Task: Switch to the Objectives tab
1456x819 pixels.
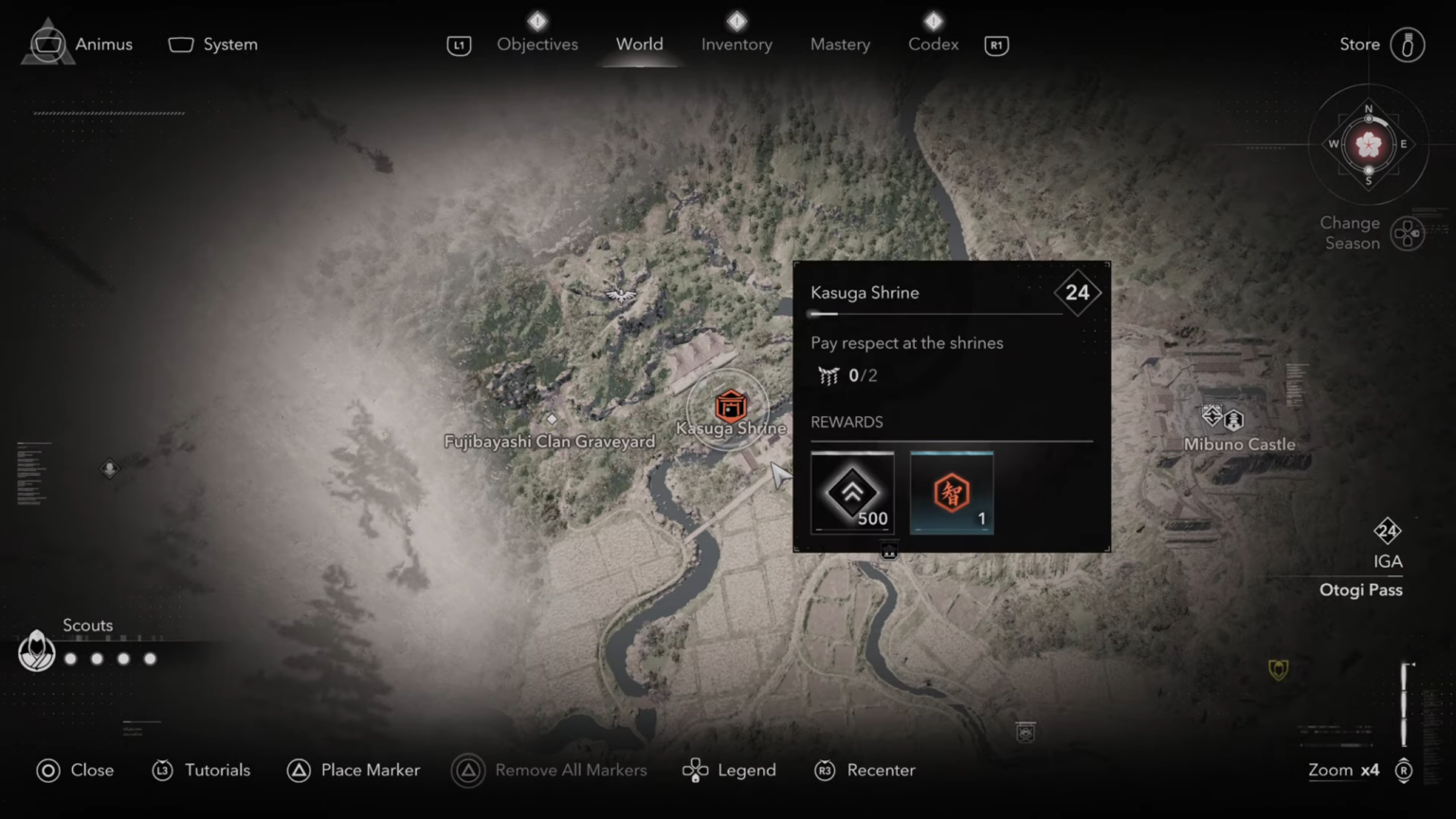Action: click(x=537, y=44)
